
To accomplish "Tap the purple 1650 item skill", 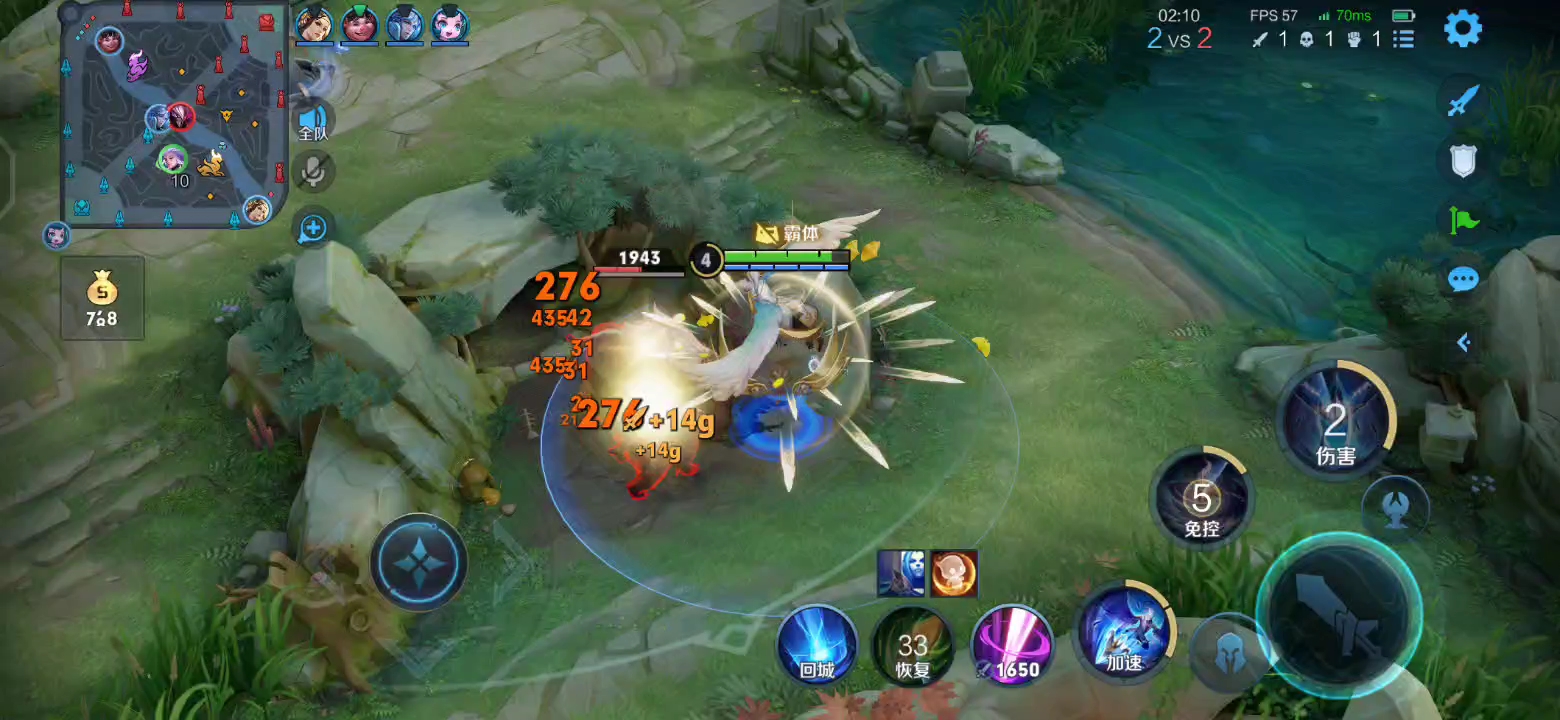I will click(x=1010, y=645).
